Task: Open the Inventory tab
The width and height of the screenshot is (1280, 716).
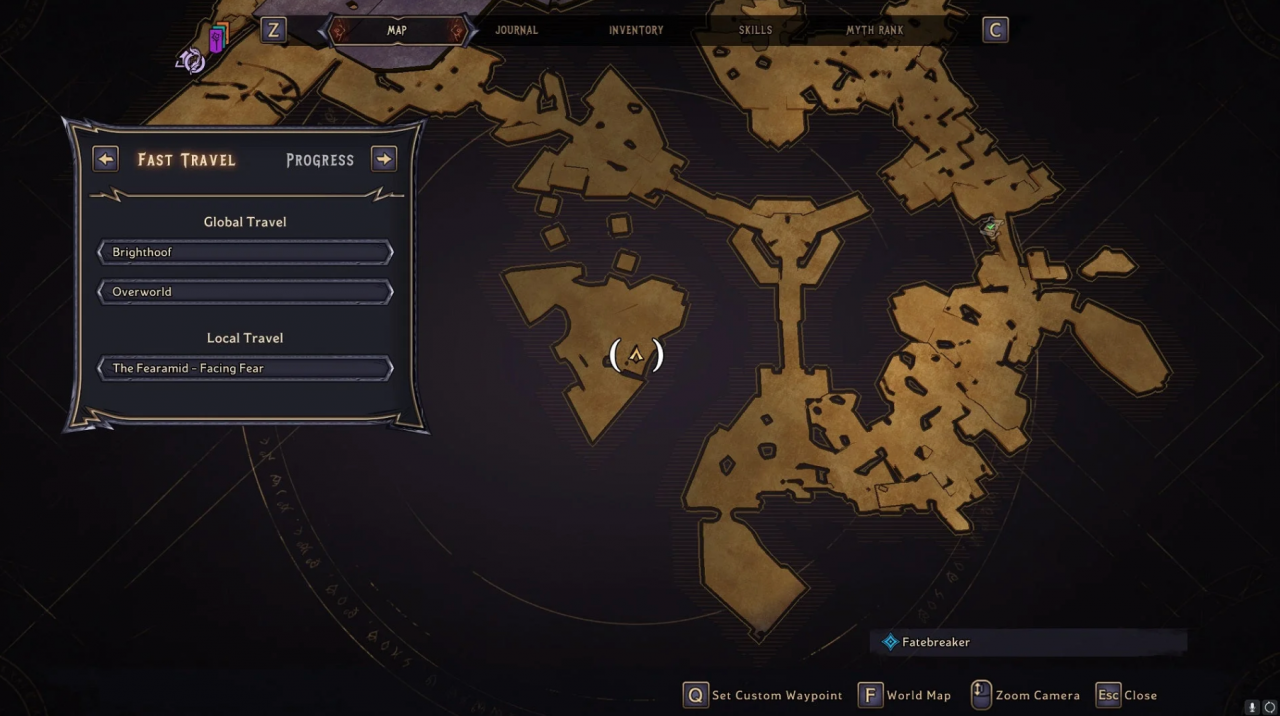Action: [636, 30]
